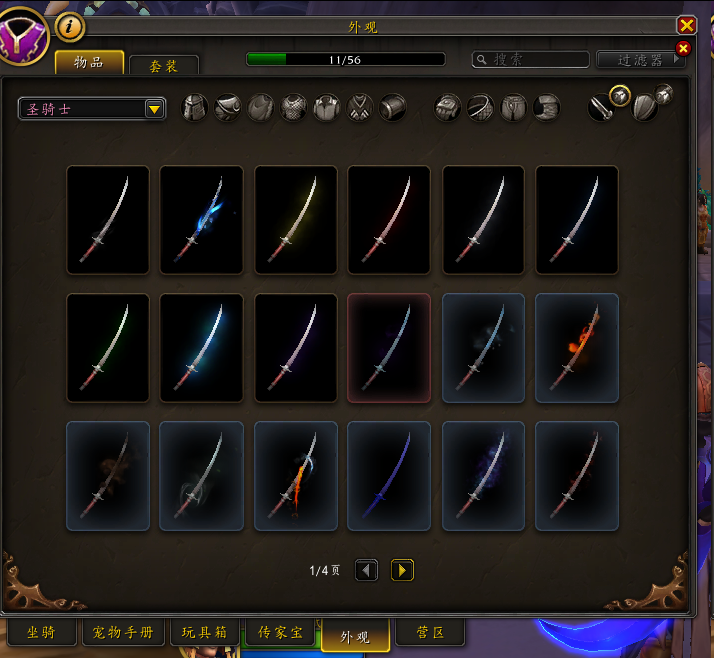Show the 传家宝 heirlooms tab

click(x=280, y=632)
